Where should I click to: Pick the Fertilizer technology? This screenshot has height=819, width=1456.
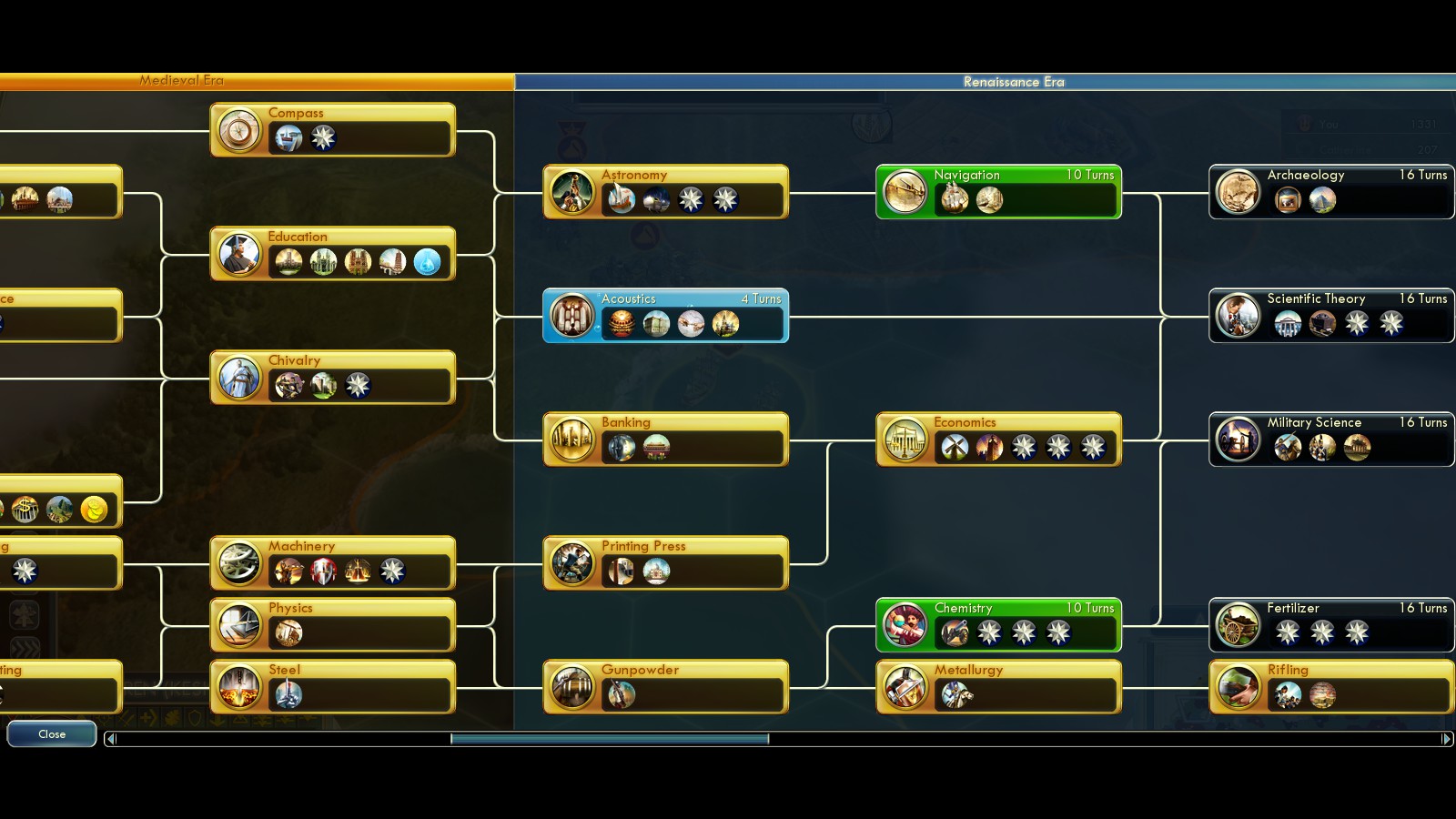point(1330,625)
